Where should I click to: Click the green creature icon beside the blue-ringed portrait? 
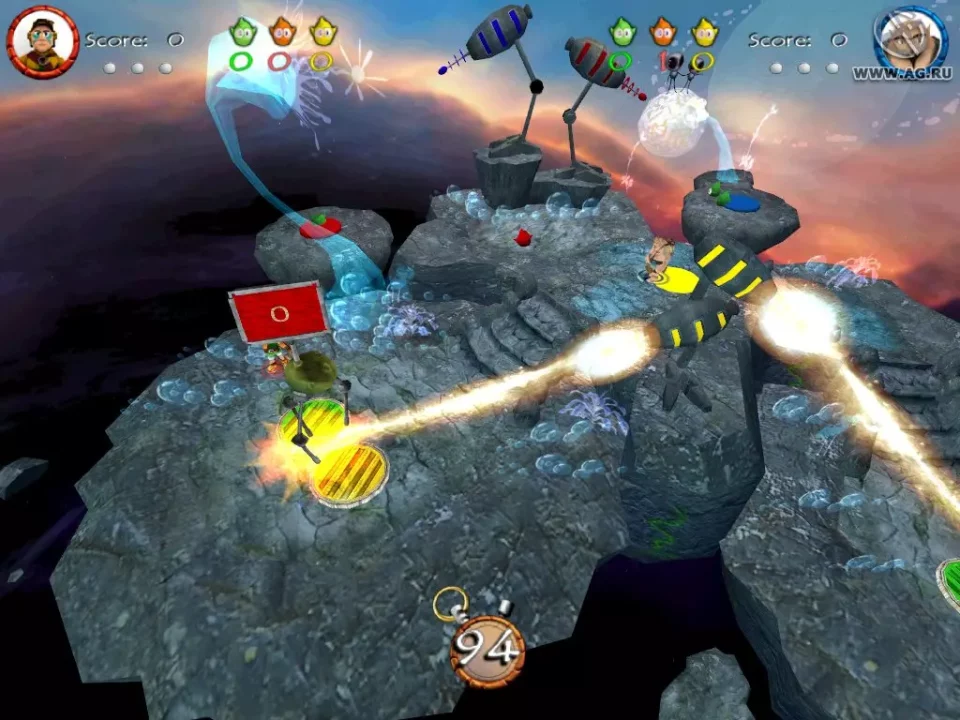(x=622, y=32)
